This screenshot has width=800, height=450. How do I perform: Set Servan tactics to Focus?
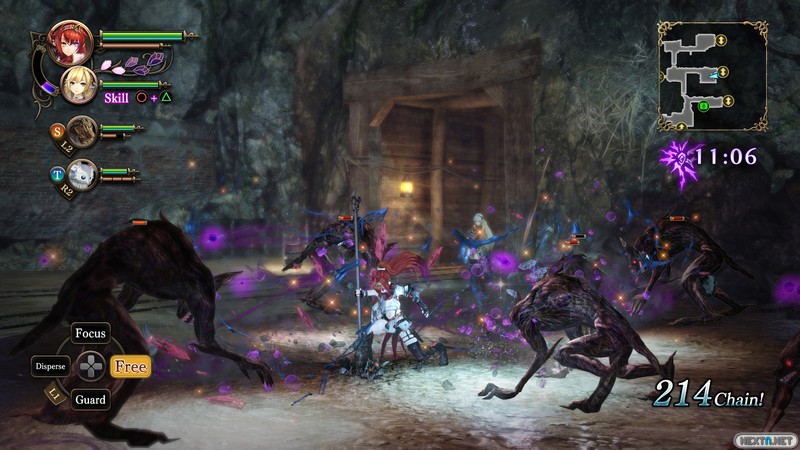pos(91,334)
